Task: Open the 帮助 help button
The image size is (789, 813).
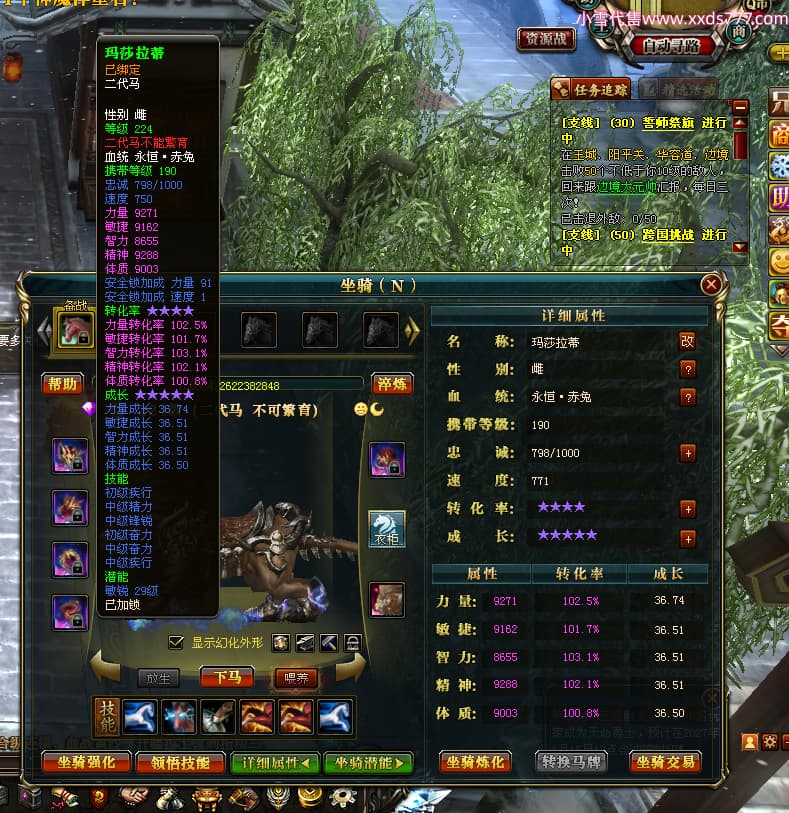Action: tap(62, 384)
